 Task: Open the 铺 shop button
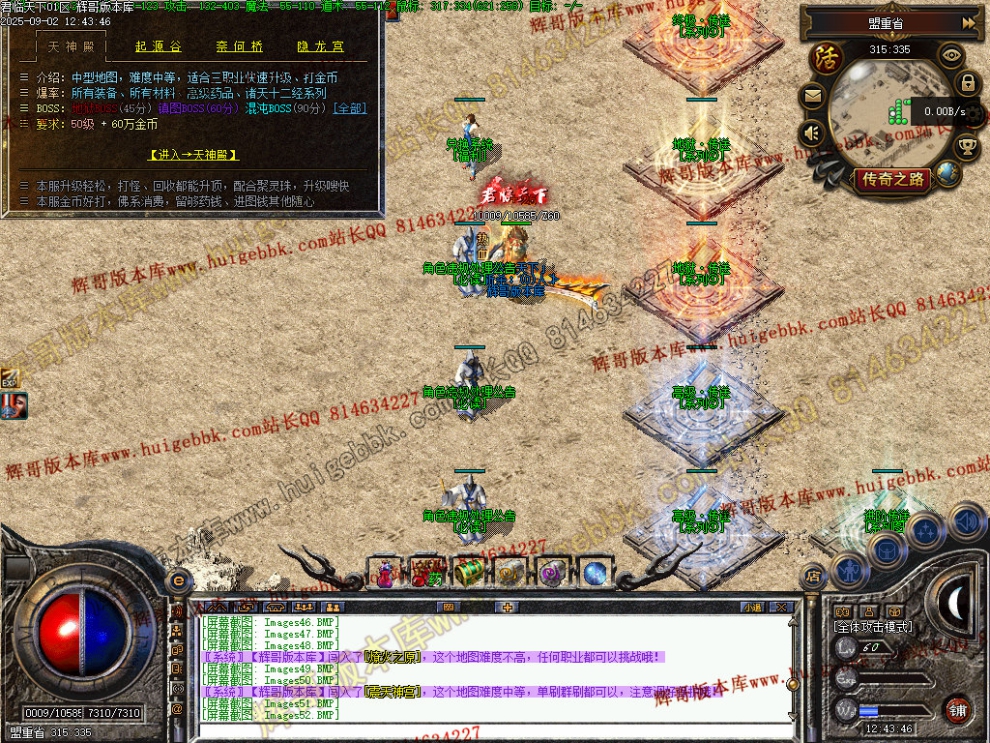tap(957, 709)
